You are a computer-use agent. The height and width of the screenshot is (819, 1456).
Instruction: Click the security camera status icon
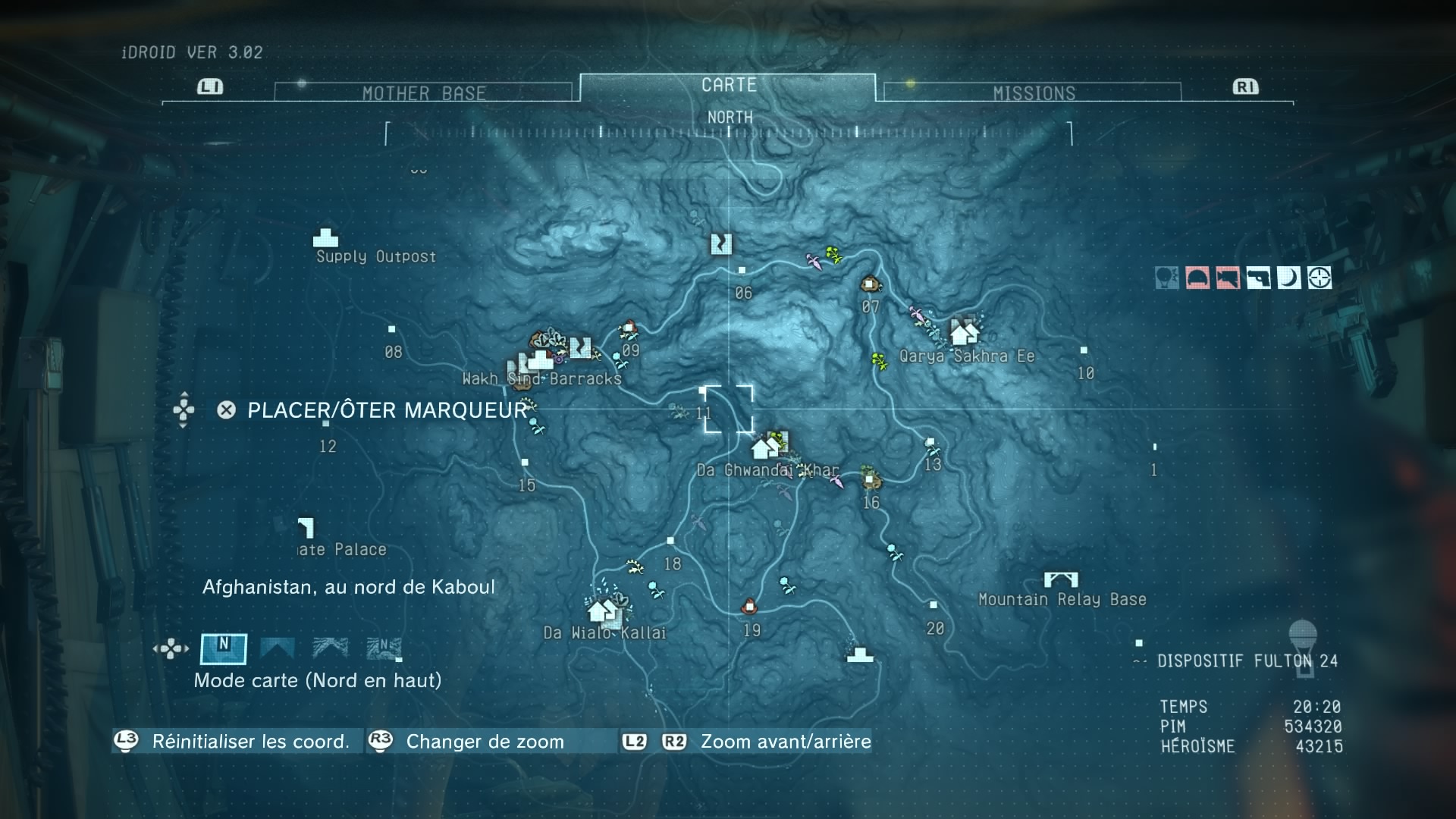pyautogui.click(x=1228, y=278)
